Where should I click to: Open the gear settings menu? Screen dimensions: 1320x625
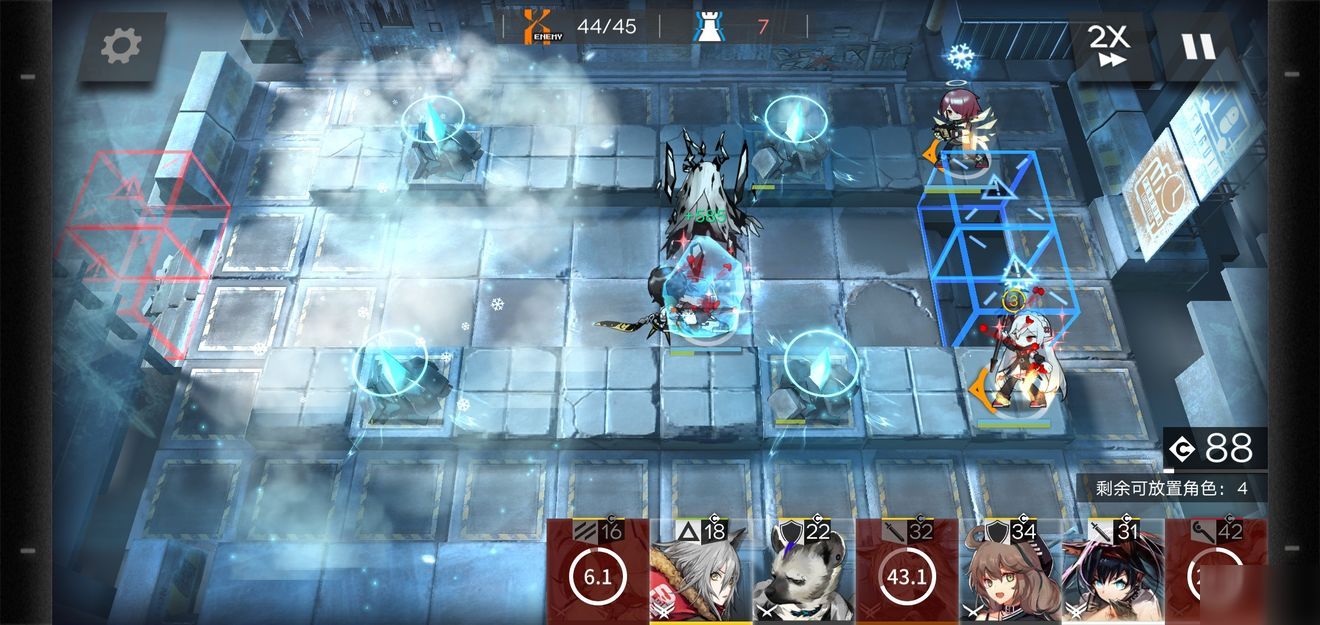tap(121, 45)
